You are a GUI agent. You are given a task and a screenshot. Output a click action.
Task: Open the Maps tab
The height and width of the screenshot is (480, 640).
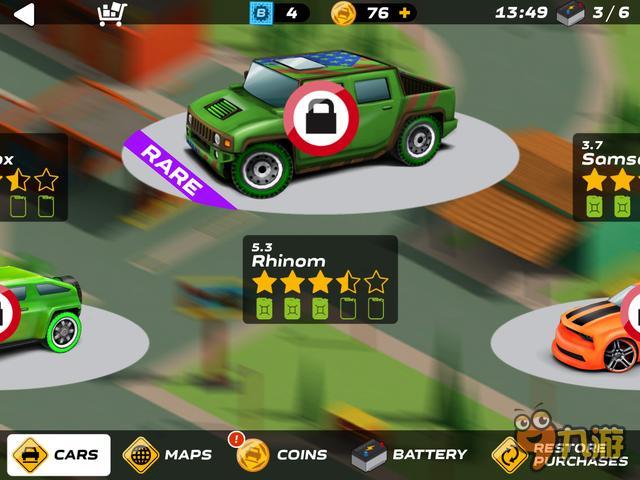coord(168,454)
